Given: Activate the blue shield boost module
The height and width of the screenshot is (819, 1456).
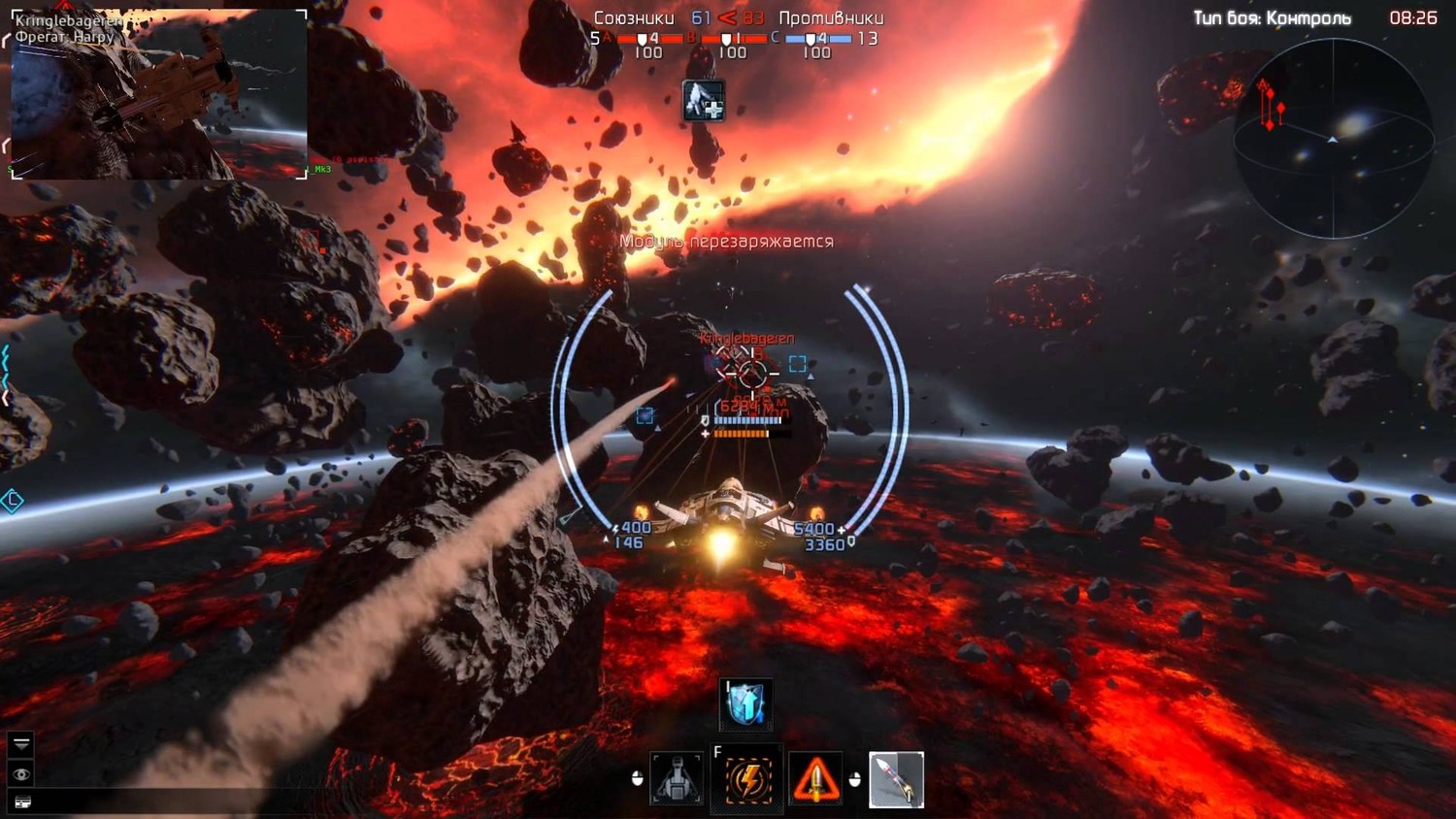Looking at the screenshot, I should tap(745, 704).
